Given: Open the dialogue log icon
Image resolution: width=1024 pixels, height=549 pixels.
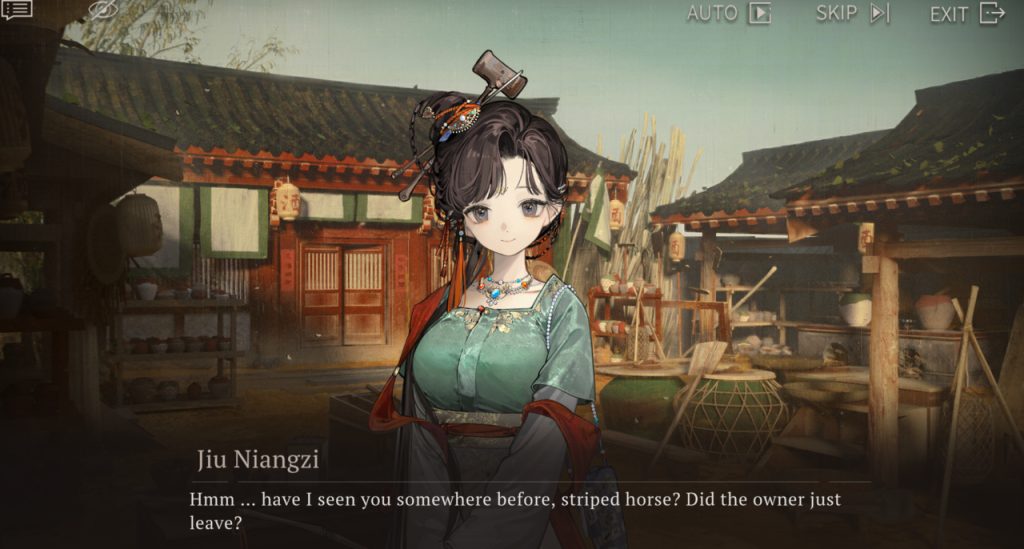Looking at the screenshot, I should tap(17, 10).
